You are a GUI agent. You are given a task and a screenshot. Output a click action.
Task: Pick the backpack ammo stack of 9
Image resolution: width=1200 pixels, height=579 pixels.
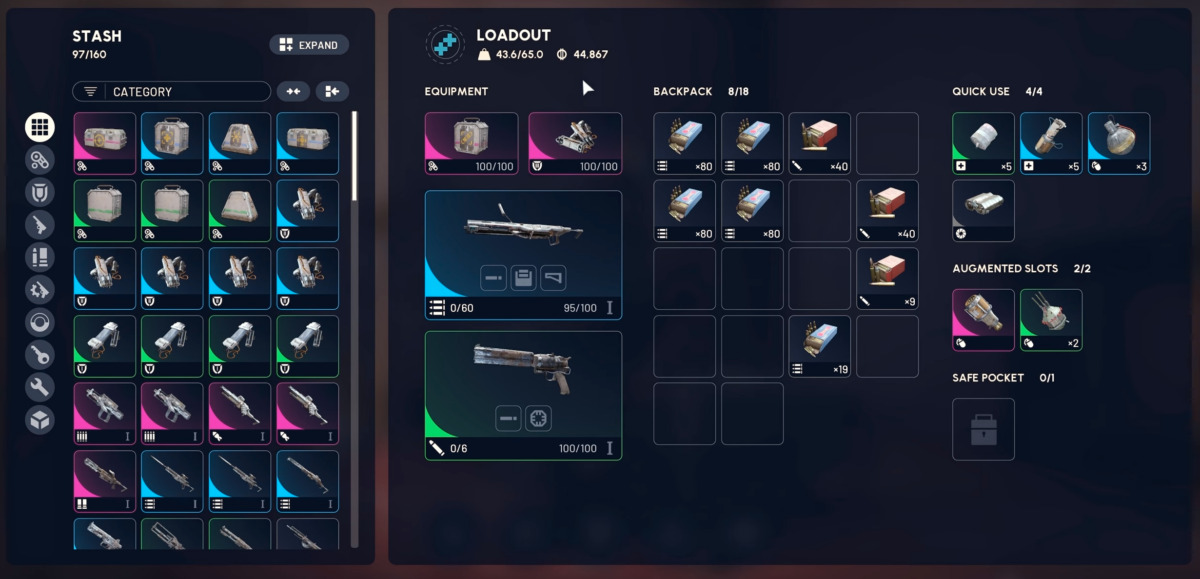click(x=887, y=279)
